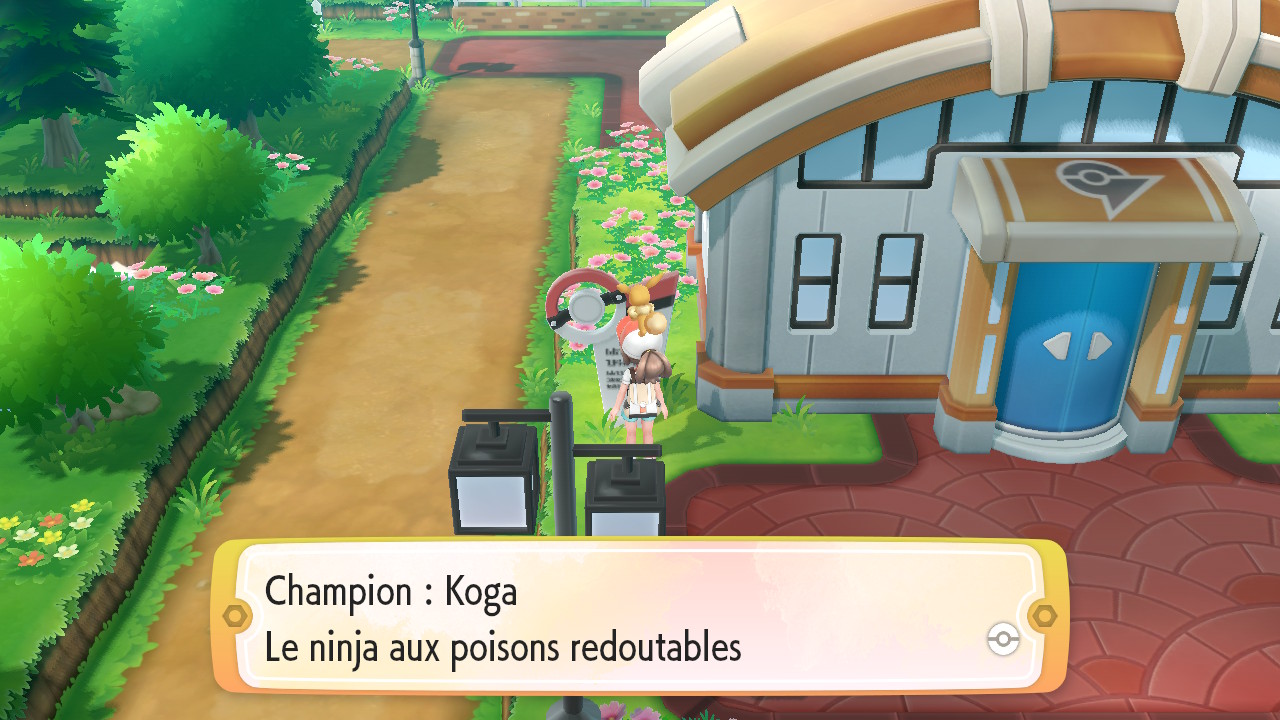Click the Poké Ball continue indicator
This screenshot has height=720, width=1280.
click(x=1002, y=640)
